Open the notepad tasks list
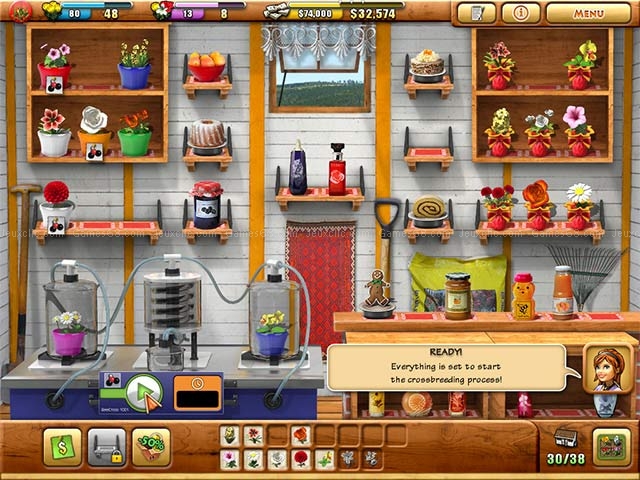Screen dimensions: 640x480 475,14
